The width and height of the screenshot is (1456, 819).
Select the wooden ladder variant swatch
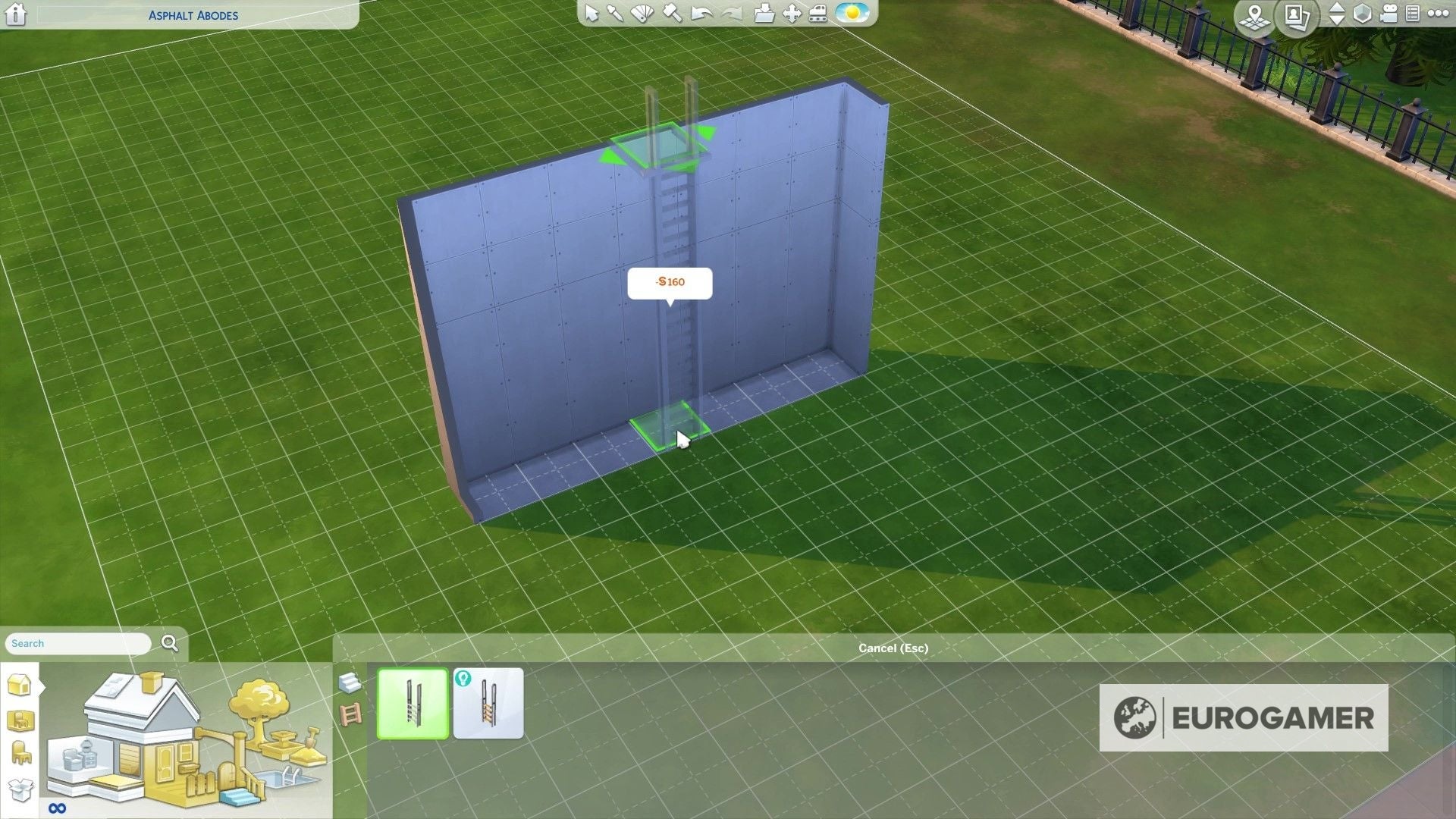489,704
